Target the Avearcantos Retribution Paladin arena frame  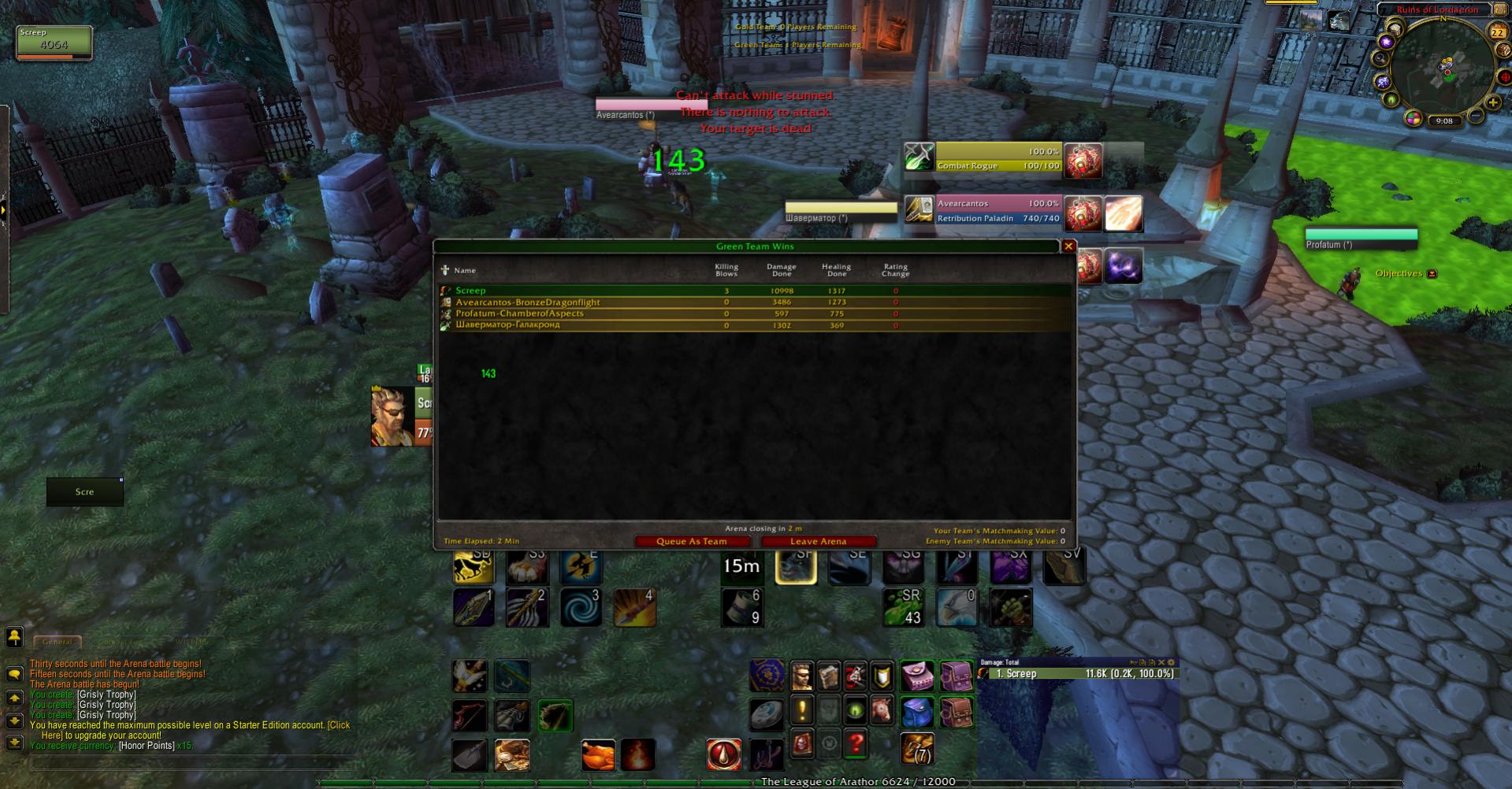[997, 210]
